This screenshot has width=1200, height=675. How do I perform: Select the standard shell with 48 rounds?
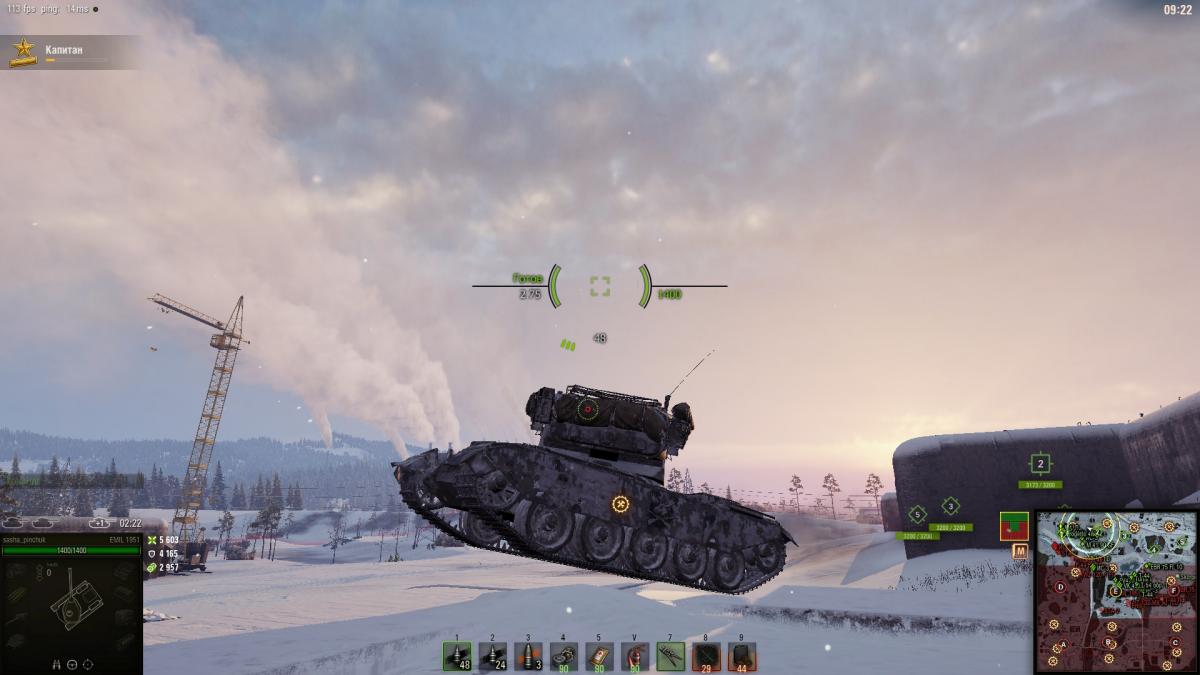tap(457, 656)
